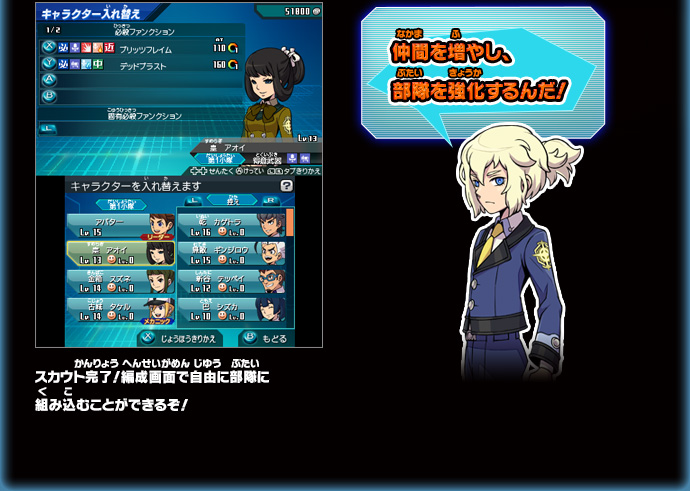This screenshot has height=491, width=690.
Task: Click the orange reserve list scrollbar
Action: (x=290, y=222)
